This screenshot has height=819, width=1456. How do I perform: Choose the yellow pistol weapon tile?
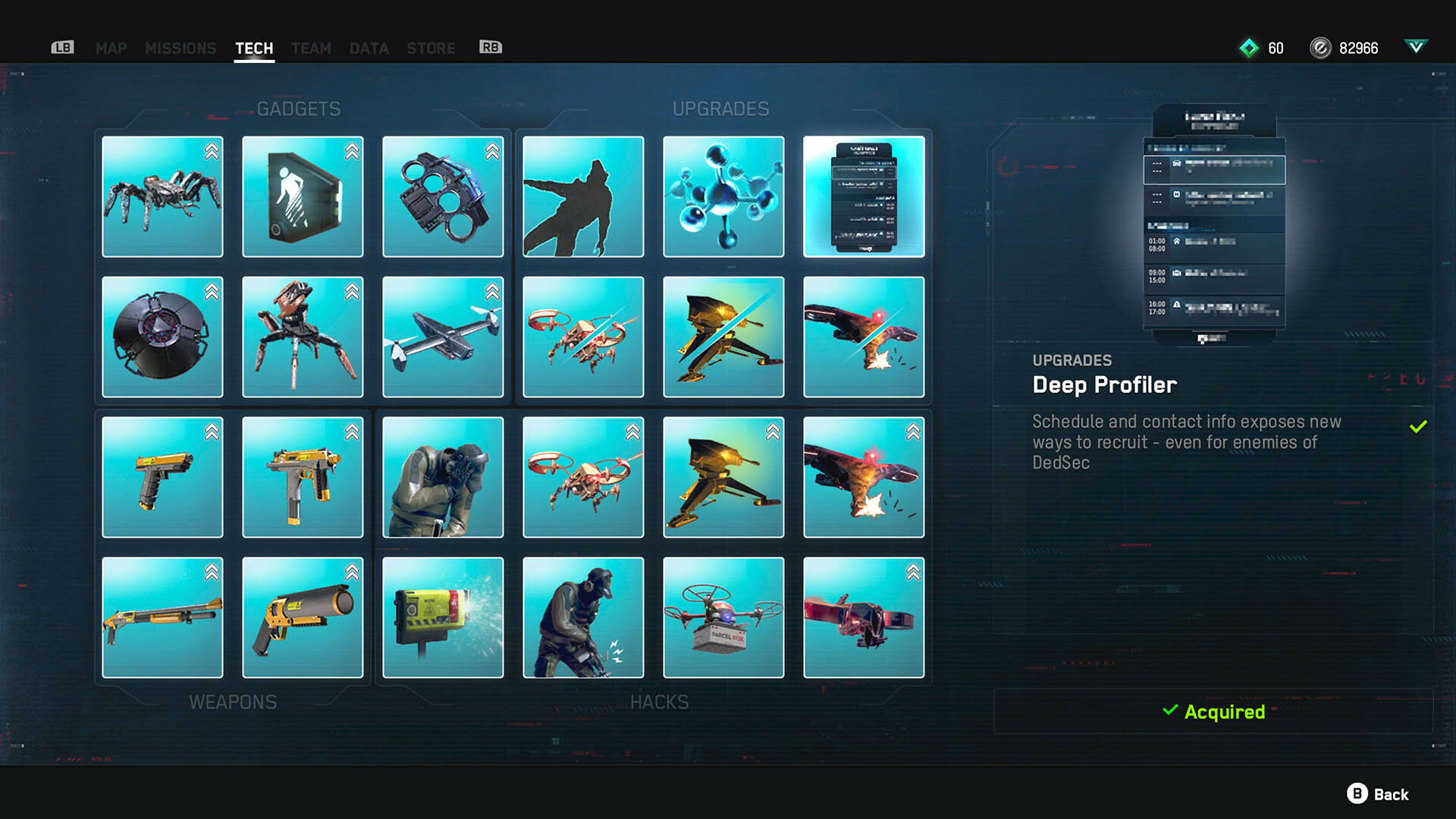click(x=162, y=477)
